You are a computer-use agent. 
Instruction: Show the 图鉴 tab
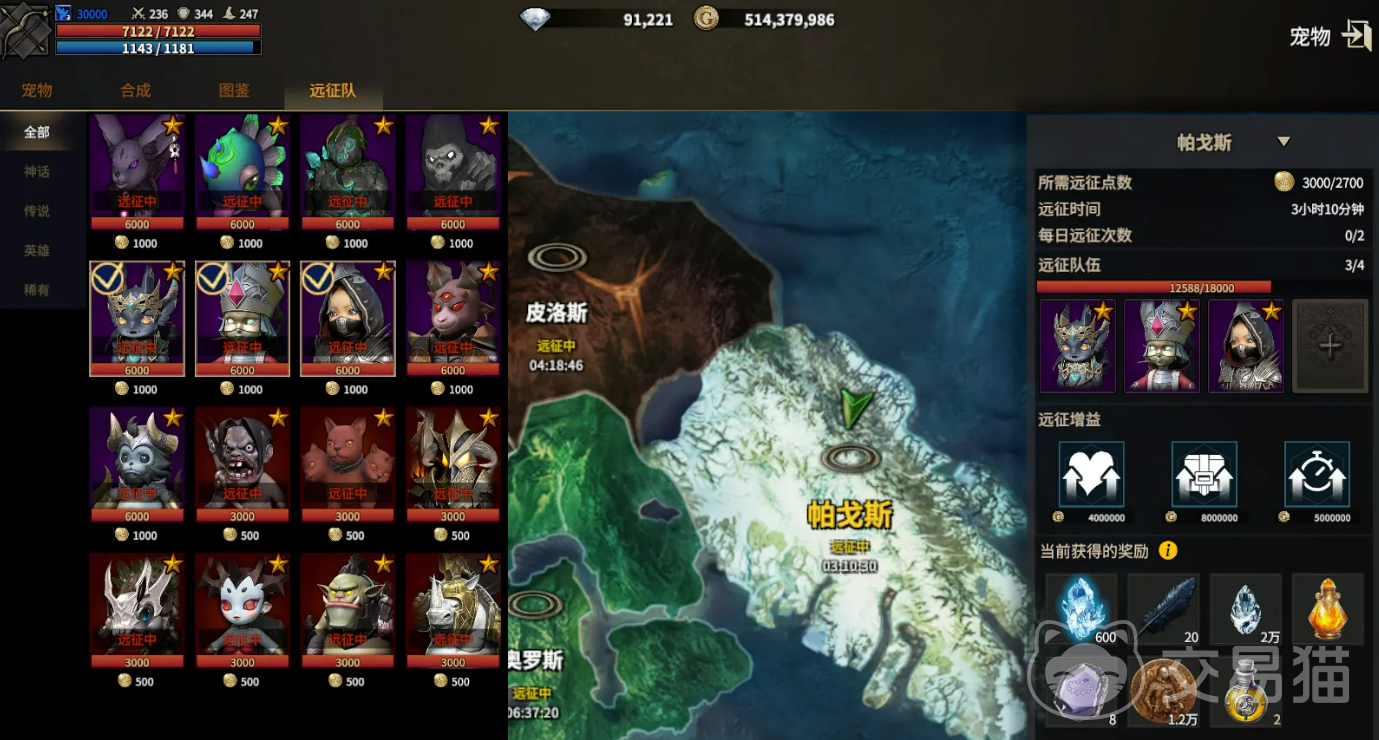(x=234, y=90)
